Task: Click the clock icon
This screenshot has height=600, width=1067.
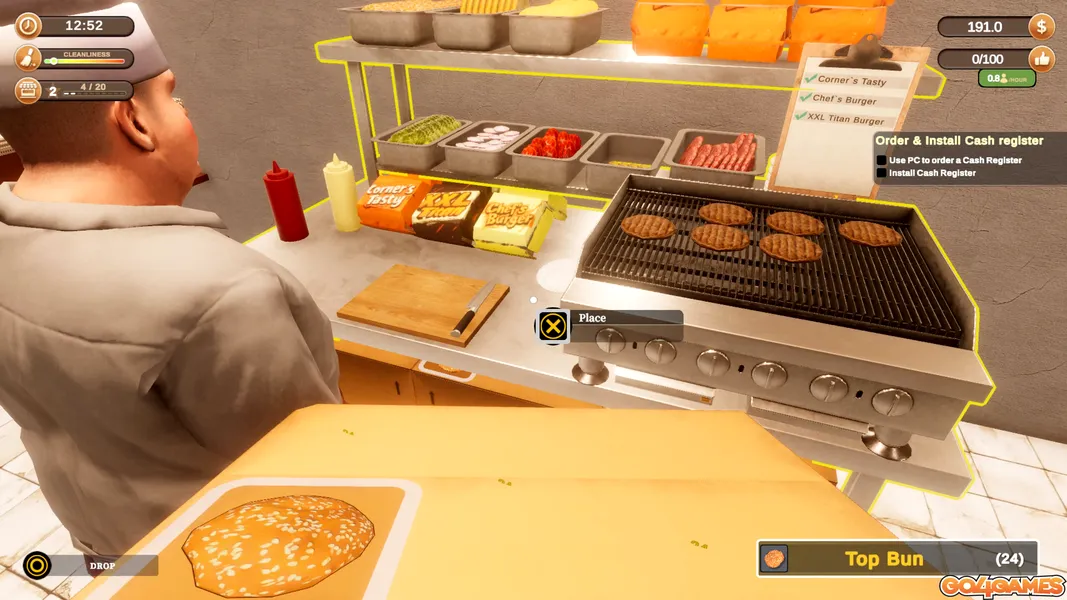Action: pyautogui.click(x=28, y=25)
